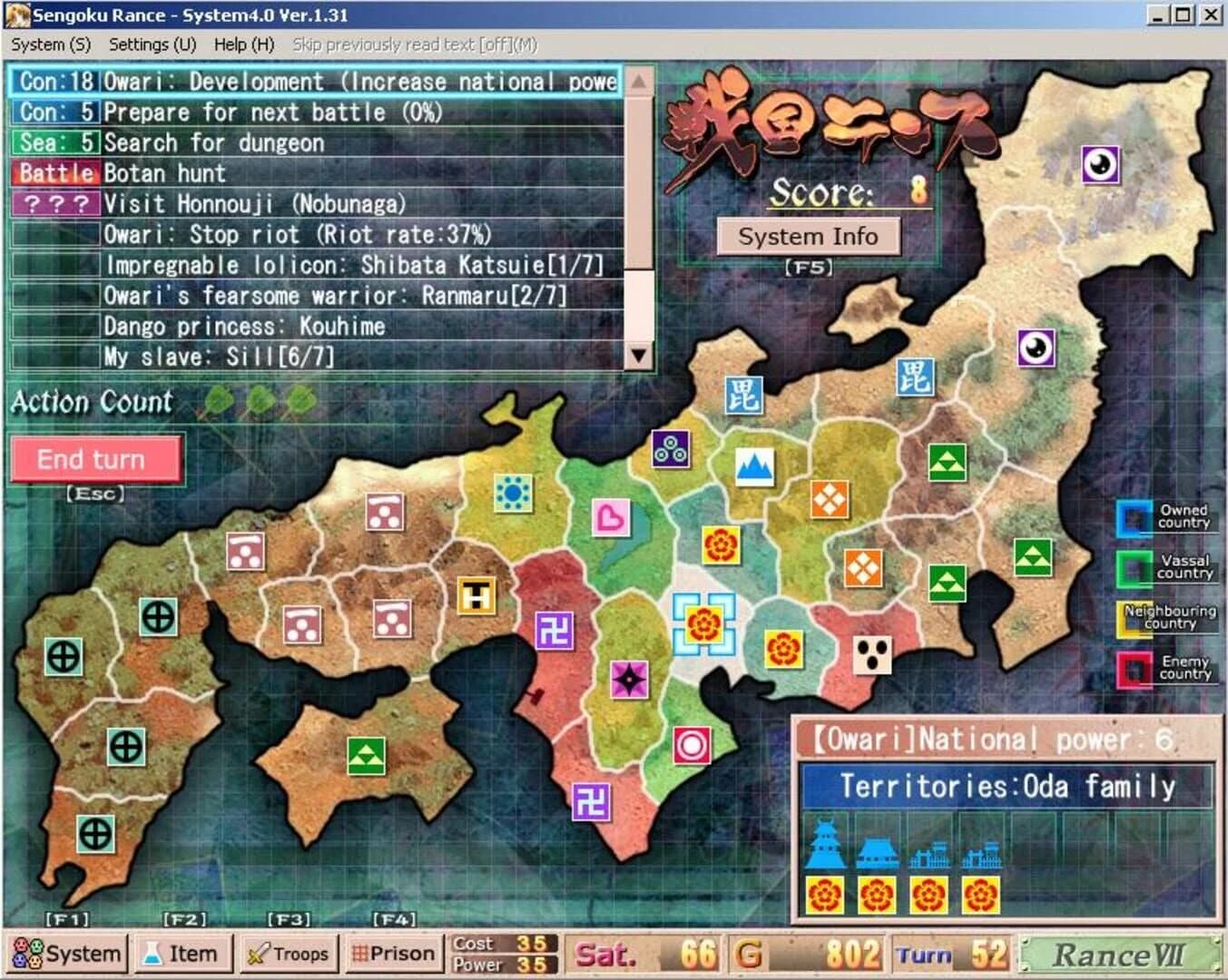The height and width of the screenshot is (980, 1228).
Task: Open the Prison screen
Action: point(393,953)
